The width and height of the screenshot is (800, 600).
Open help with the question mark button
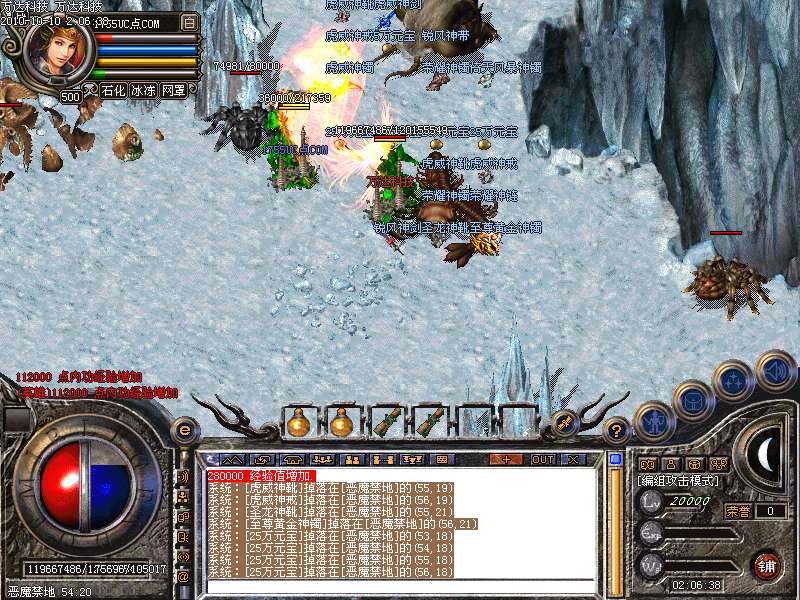[617, 431]
